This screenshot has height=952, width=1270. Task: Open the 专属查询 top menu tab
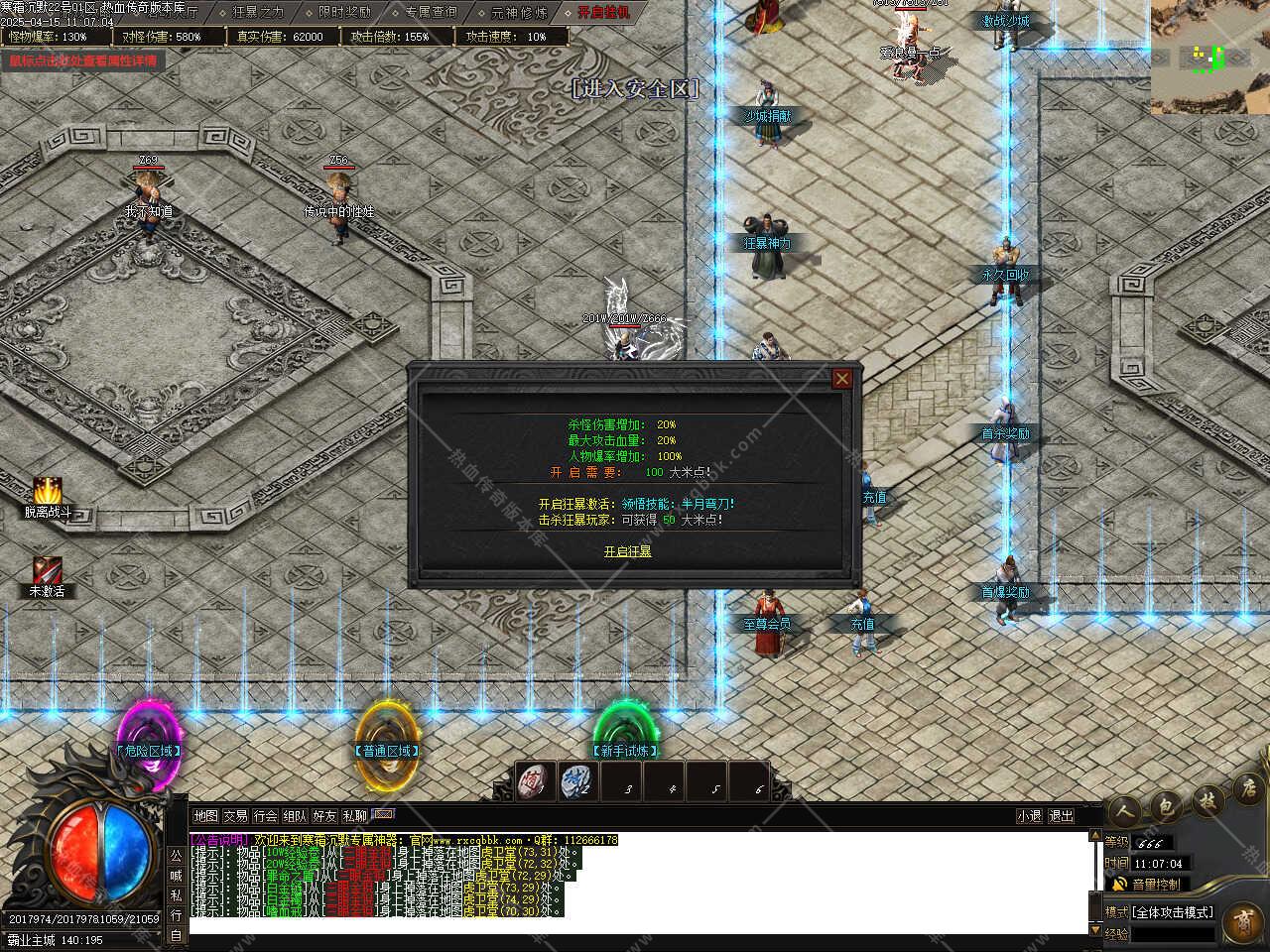[431, 12]
